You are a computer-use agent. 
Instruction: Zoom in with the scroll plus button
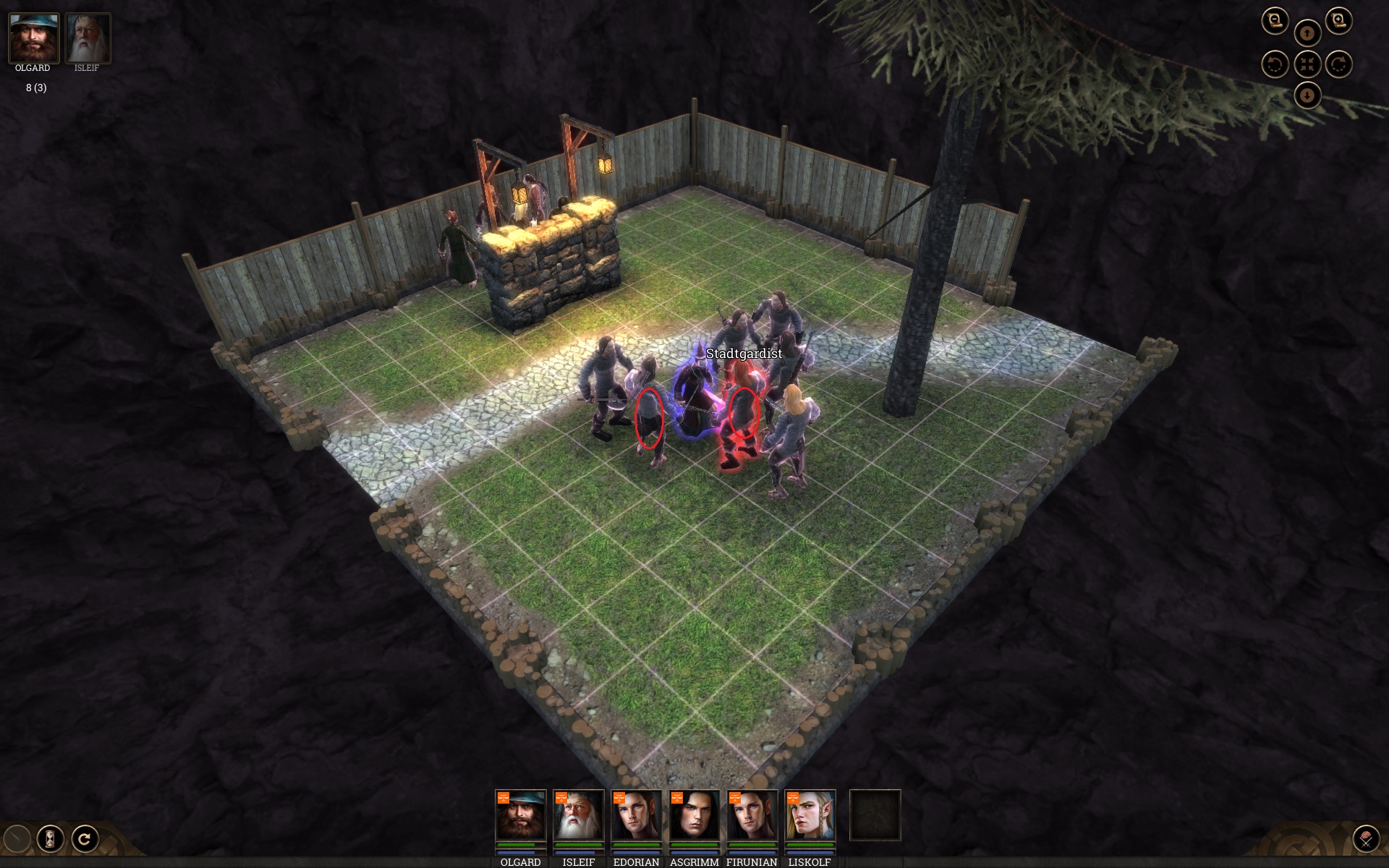(x=1338, y=20)
